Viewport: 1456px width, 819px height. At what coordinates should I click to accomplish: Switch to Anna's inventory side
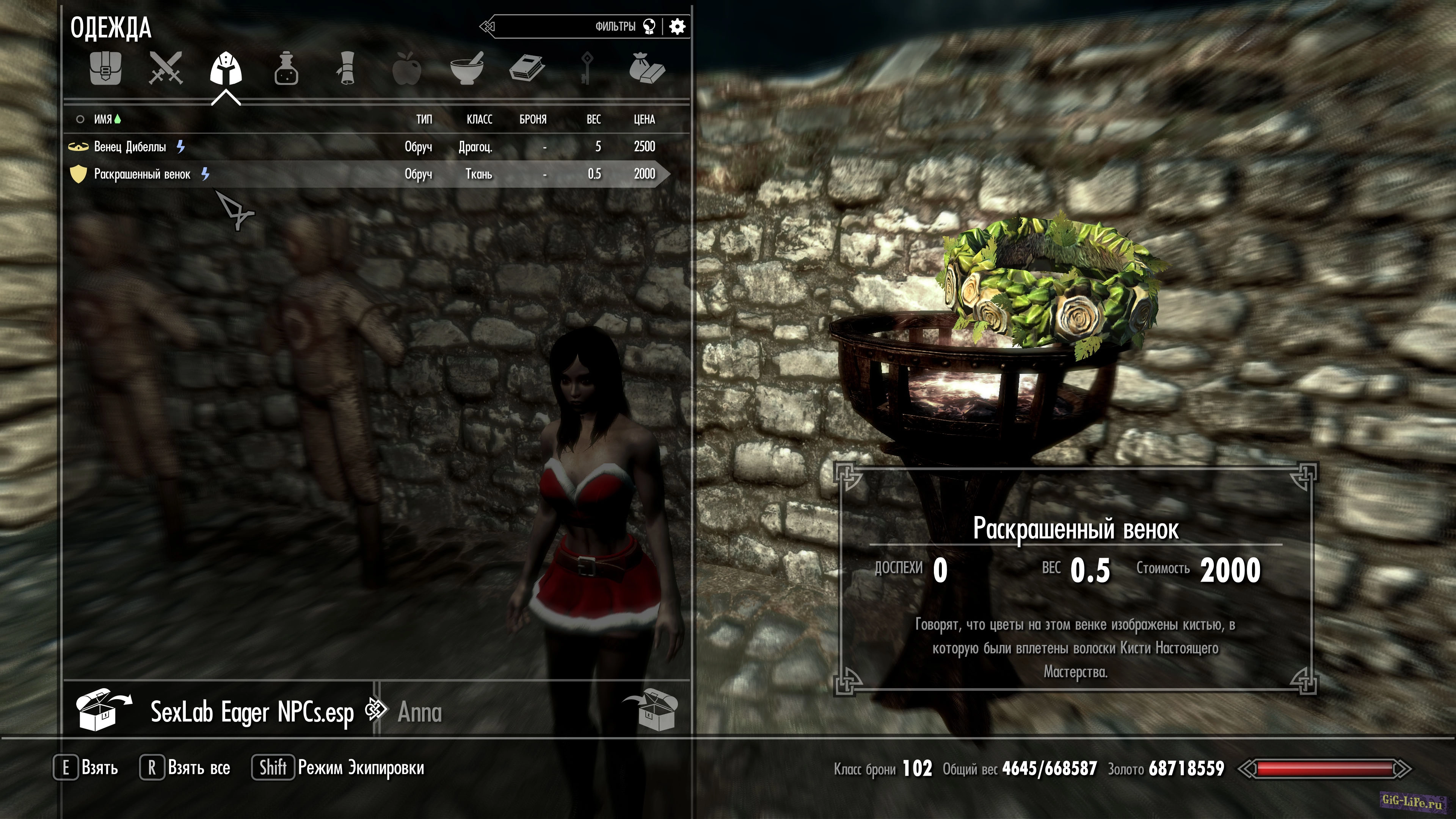point(419,712)
